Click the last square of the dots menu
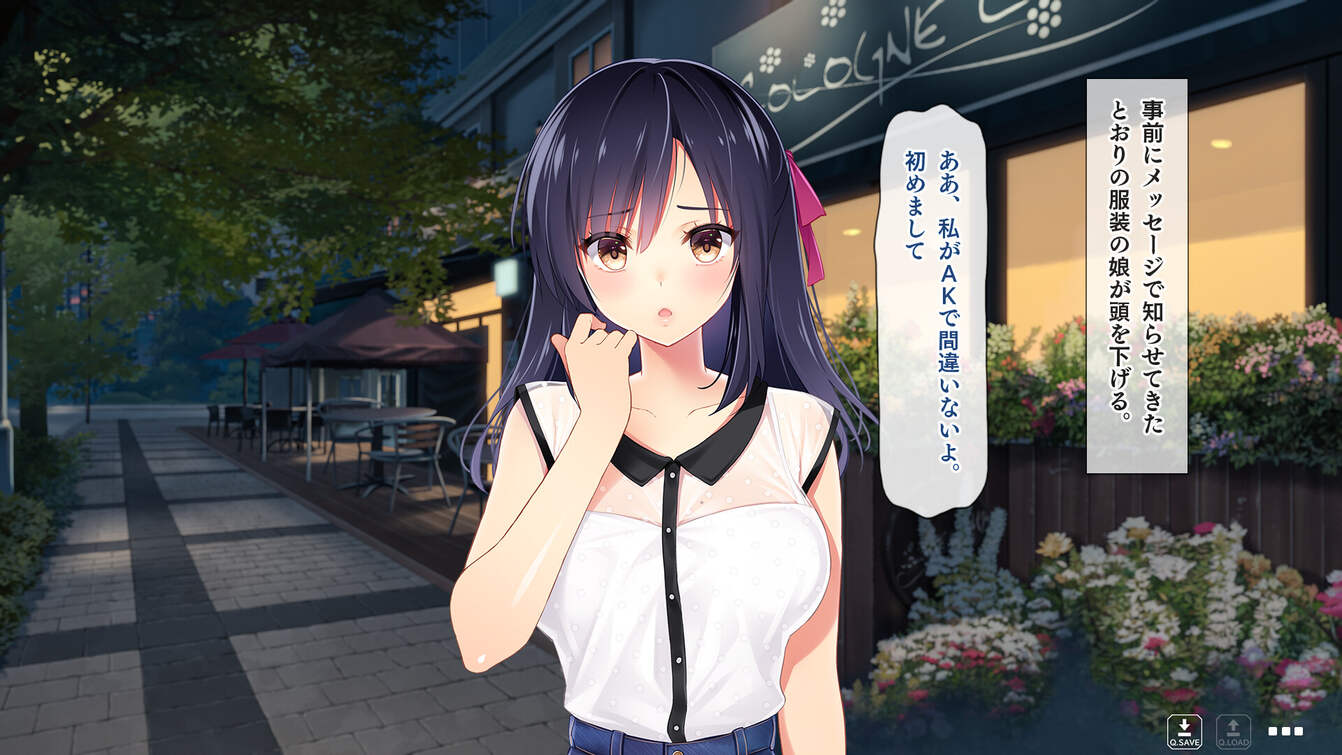 (1299, 731)
